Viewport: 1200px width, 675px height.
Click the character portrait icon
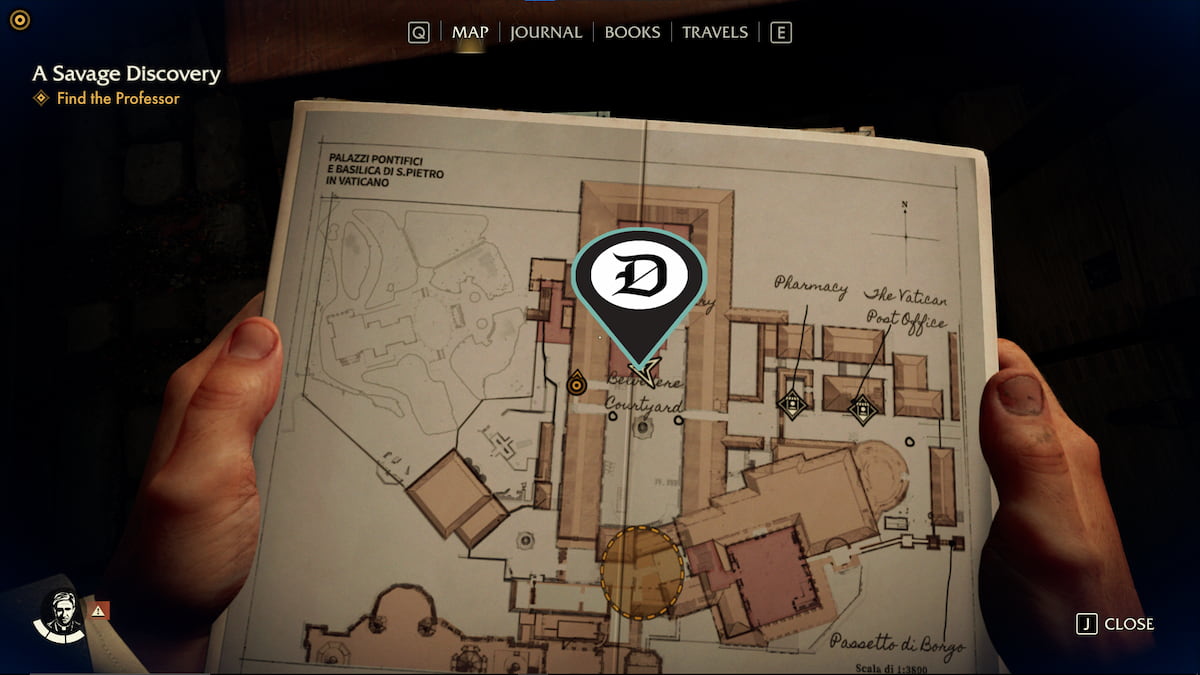point(62,612)
